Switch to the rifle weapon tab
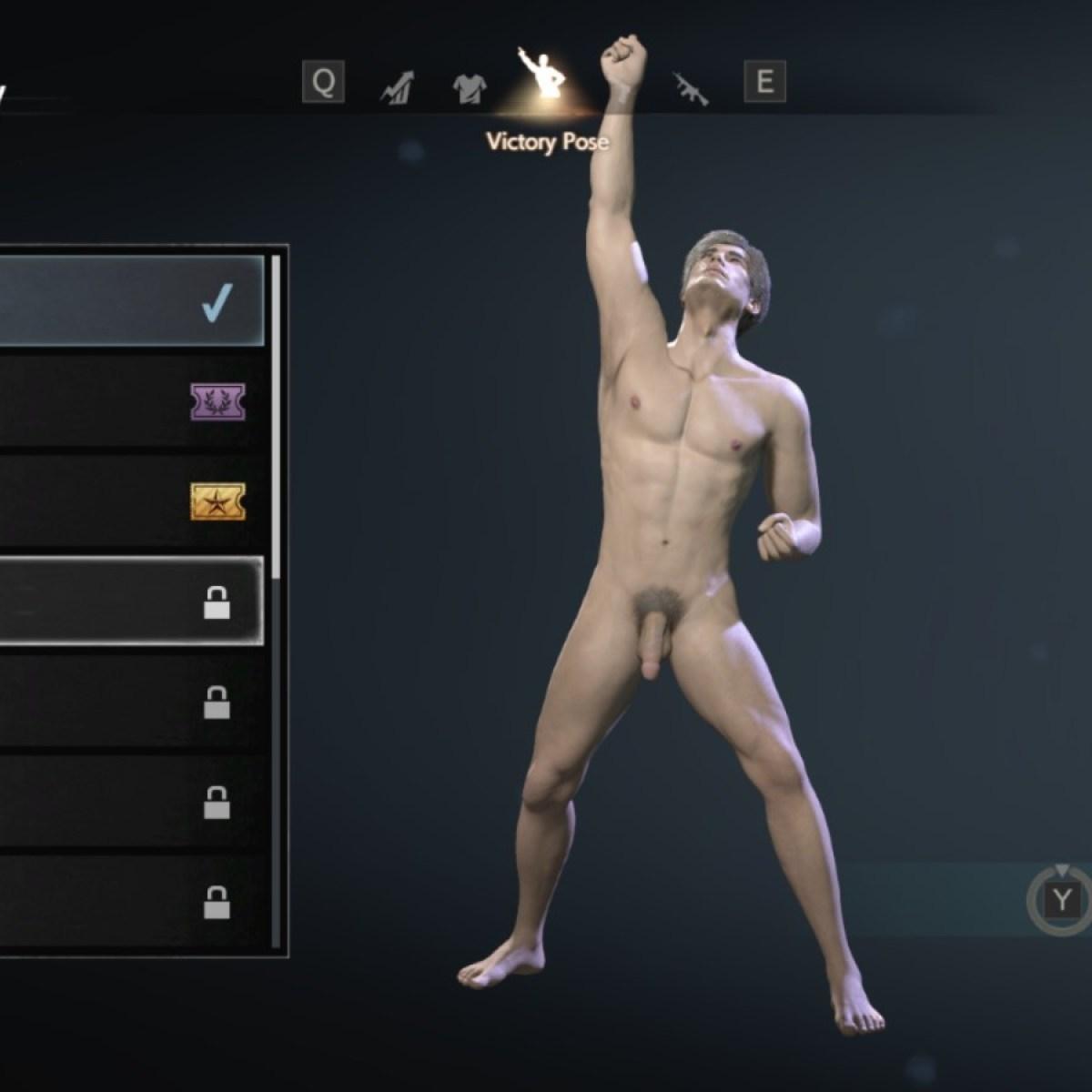The width and height of the screenshot is (1092, 1092). pyautogui.click(x=690, y=86)
